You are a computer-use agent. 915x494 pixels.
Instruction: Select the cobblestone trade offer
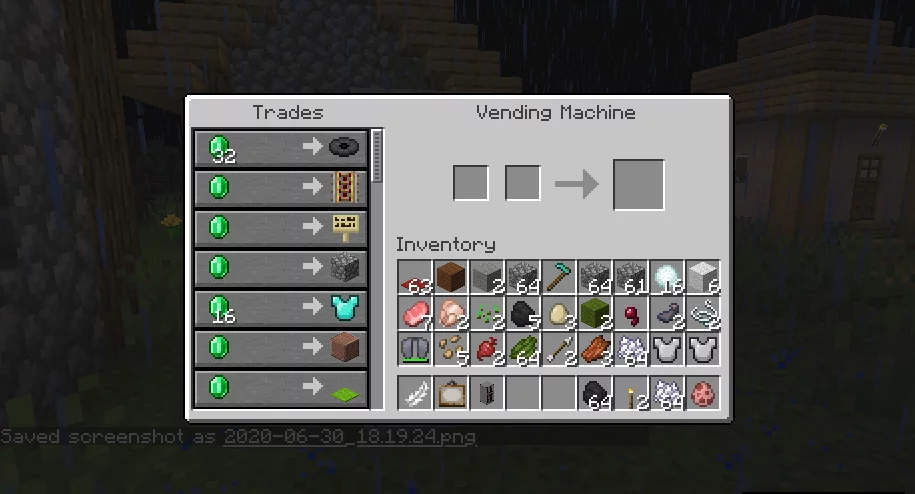click(280, 267)
